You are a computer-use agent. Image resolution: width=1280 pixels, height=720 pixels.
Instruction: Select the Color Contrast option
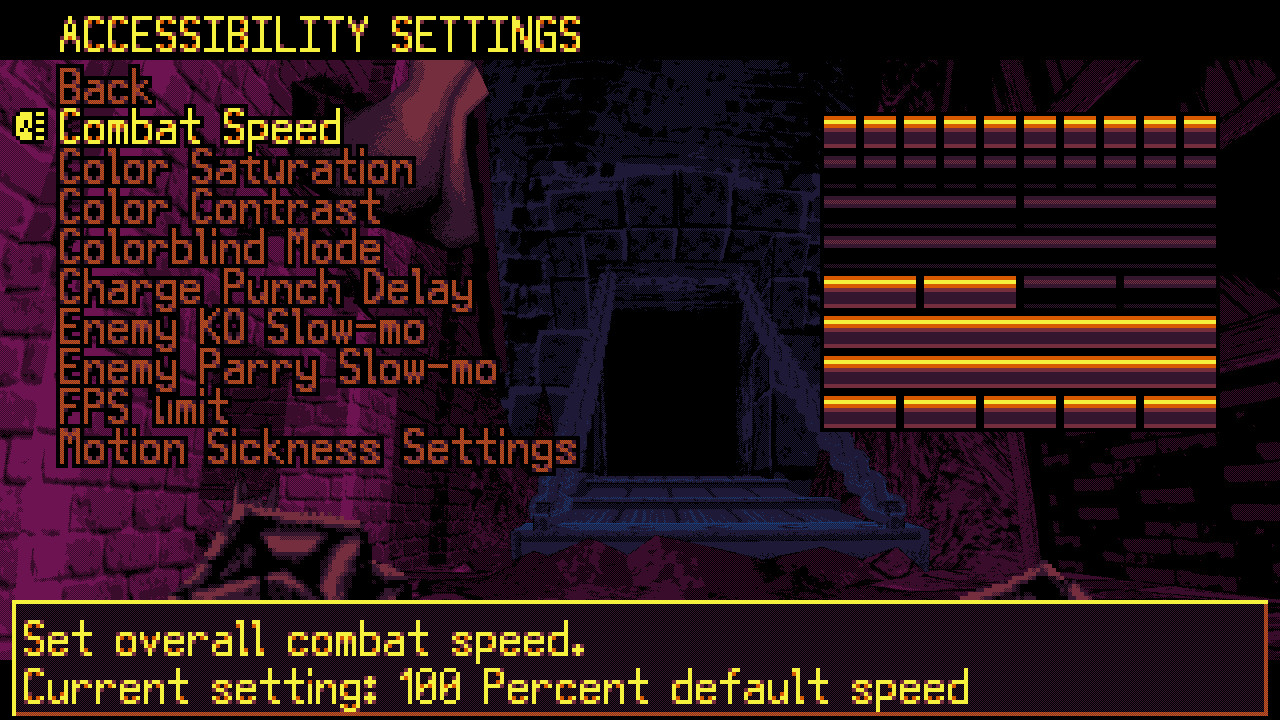(220, 208)
